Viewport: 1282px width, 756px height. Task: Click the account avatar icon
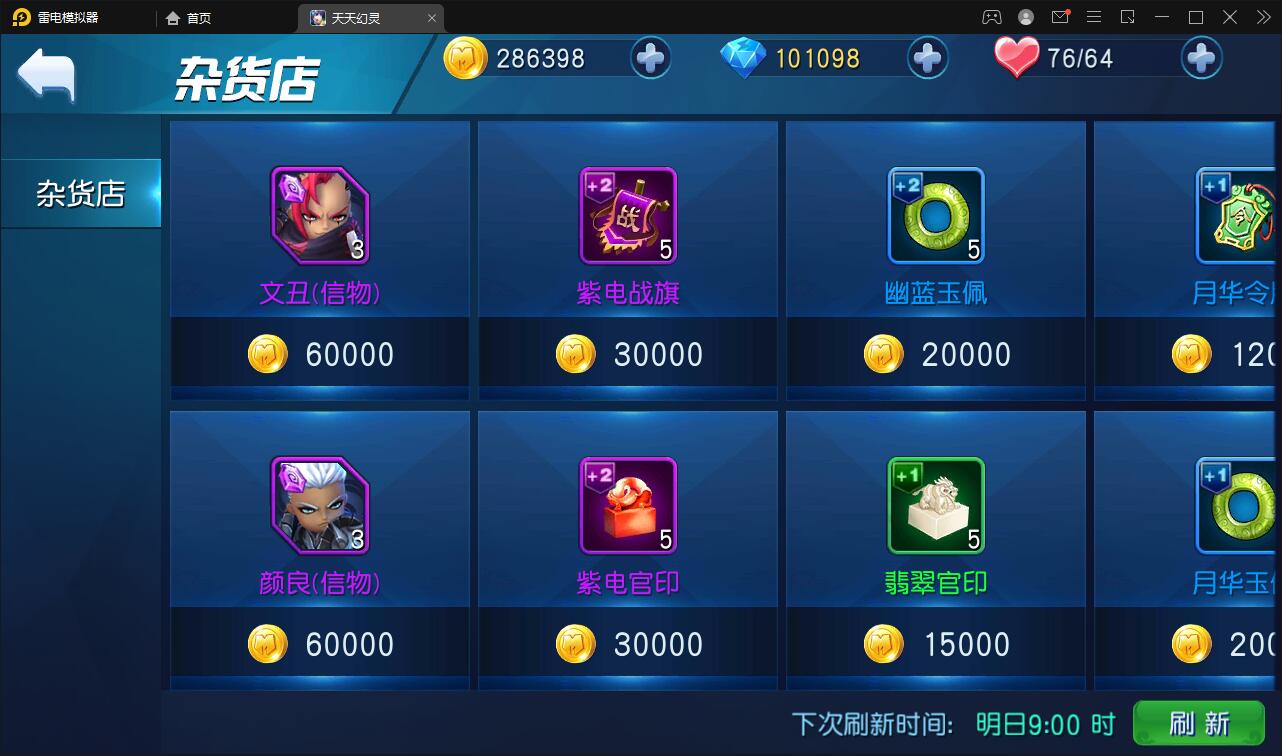point(1026,17)
